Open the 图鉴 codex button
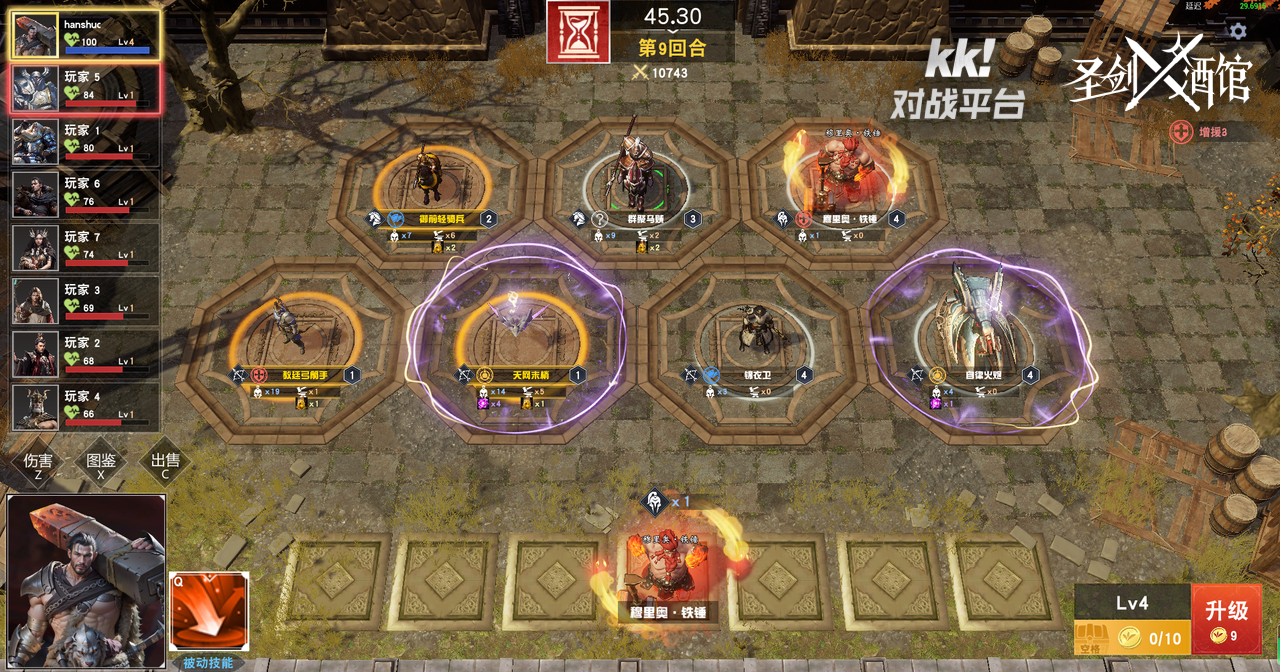The height and width of the screenshot is (672, 1280). (101, 464)
